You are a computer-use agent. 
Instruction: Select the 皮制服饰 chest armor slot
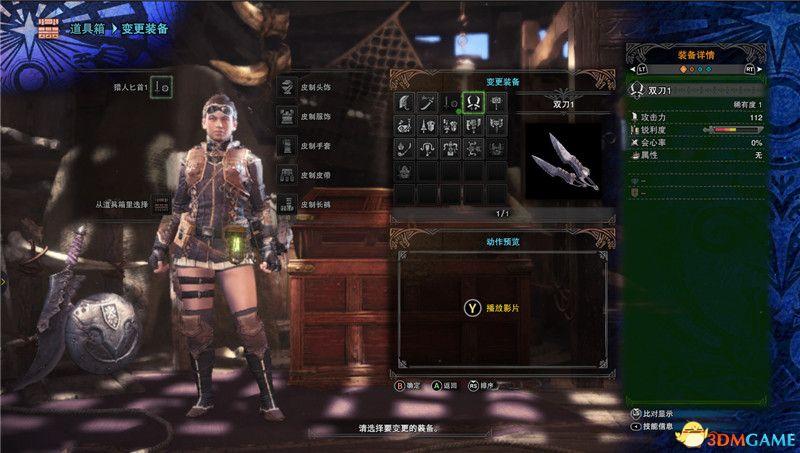pos(287,116)
